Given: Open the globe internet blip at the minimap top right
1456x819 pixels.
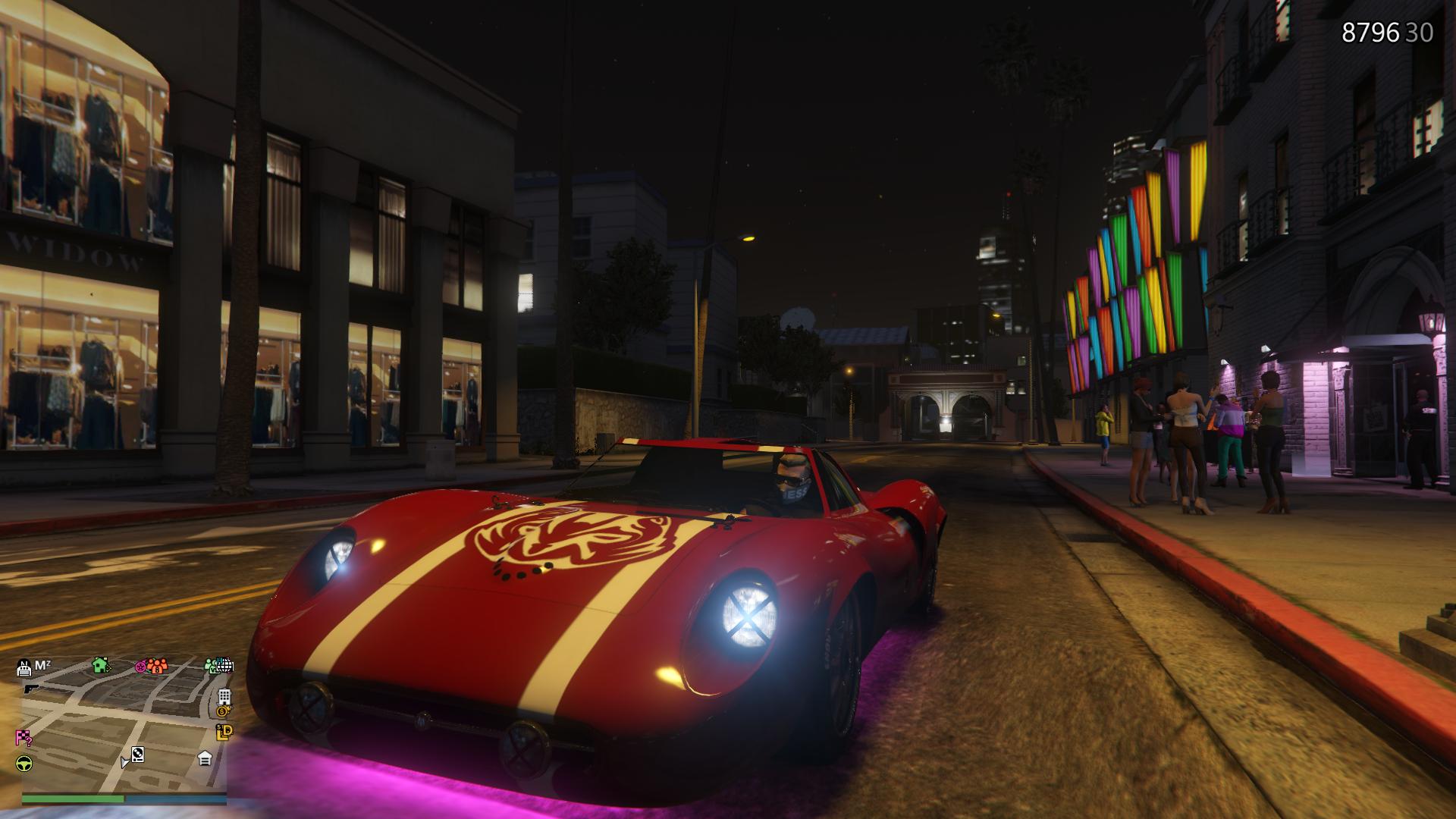Looking at the screenshot, I should click(225, 667).
